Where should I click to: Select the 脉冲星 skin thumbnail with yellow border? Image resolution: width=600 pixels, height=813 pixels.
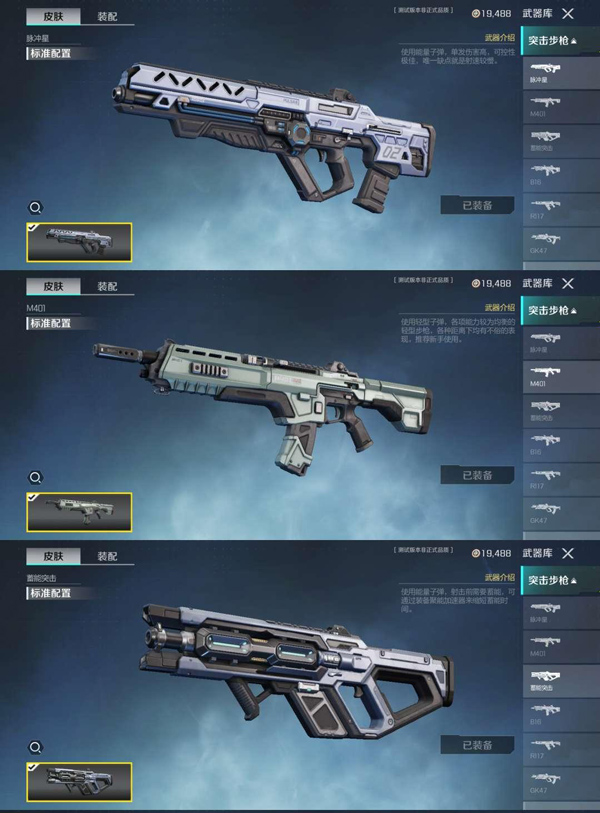[x=79, y=242]
